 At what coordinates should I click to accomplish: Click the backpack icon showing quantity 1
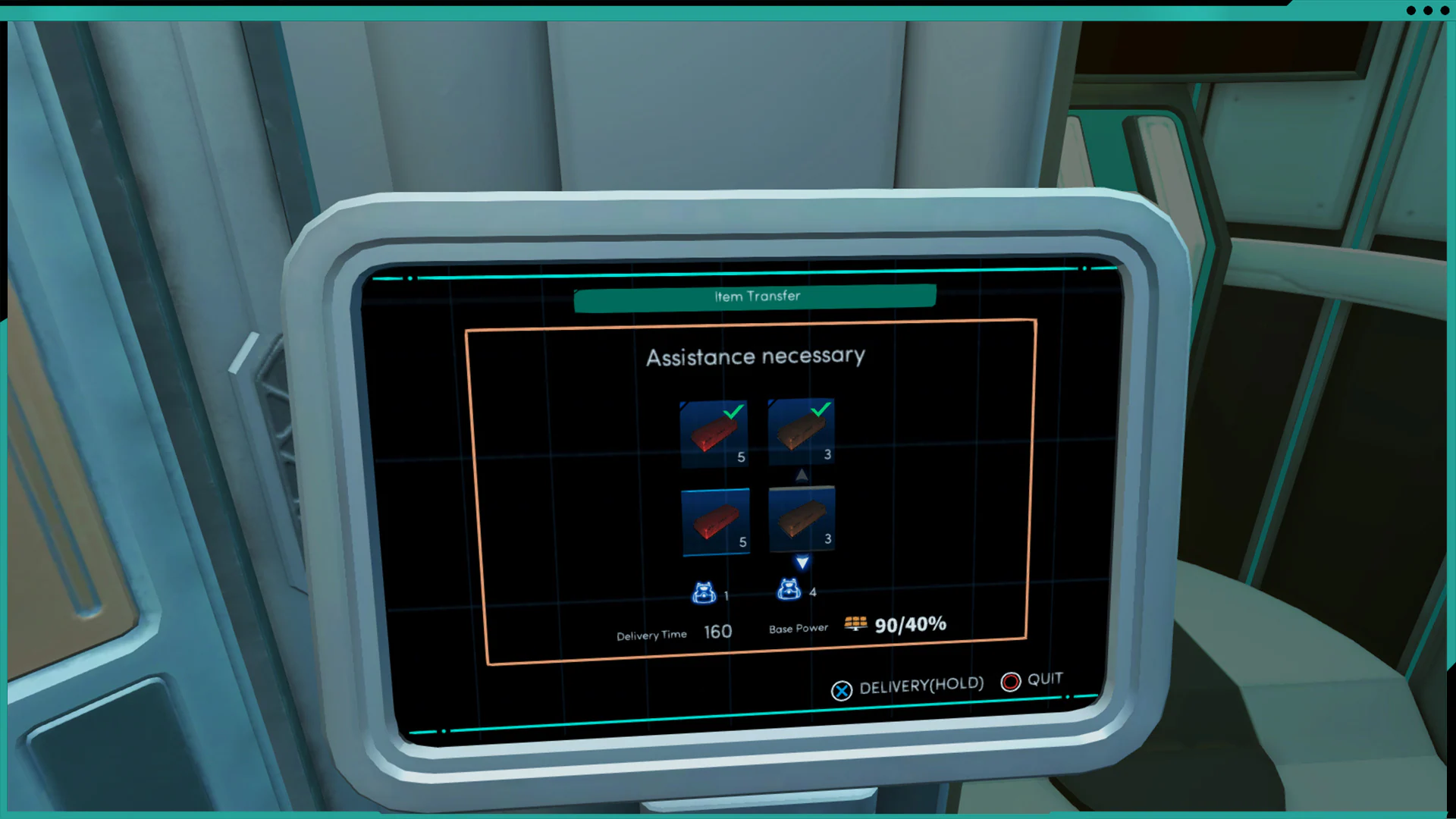(x=704, y=591)
